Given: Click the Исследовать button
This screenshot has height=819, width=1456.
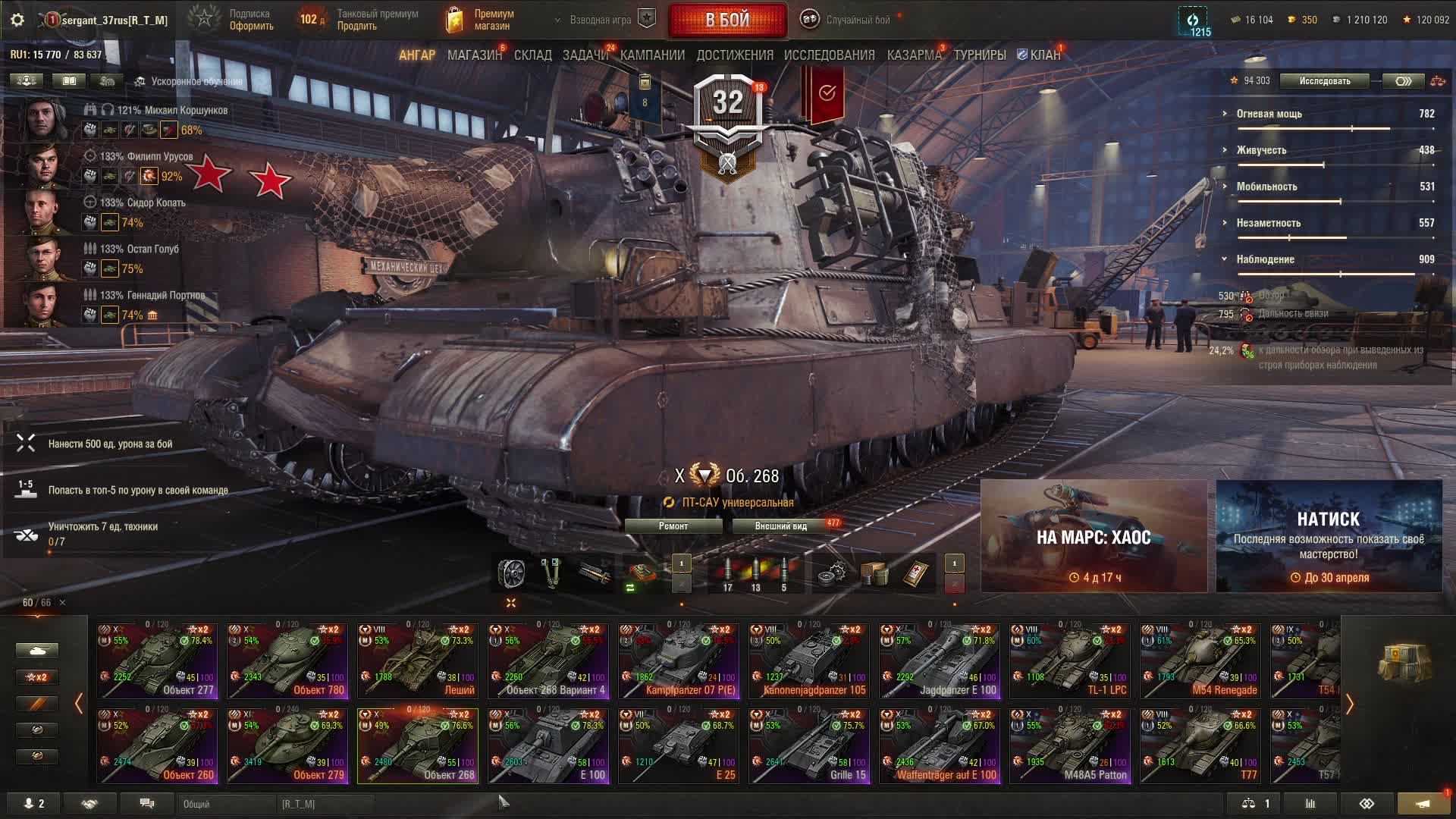Looking at the screenshot, I should [1324, 81].
